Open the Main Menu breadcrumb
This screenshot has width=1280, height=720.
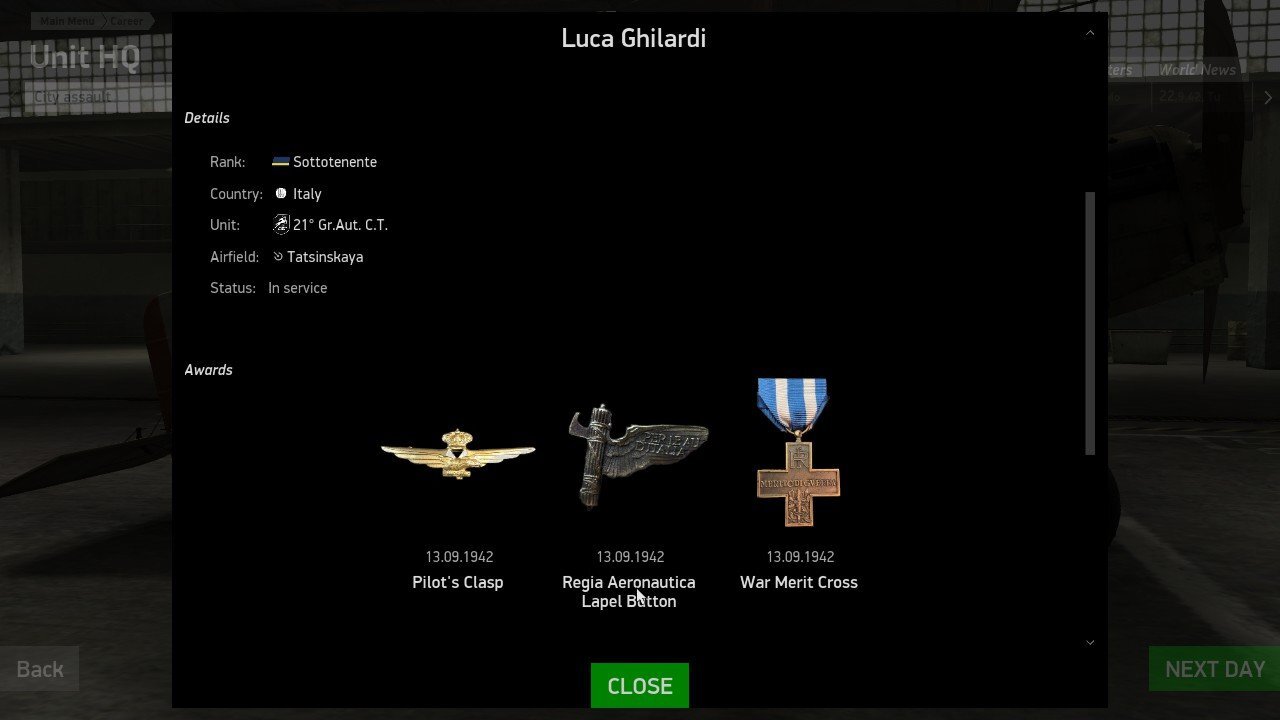coord(67,21)
